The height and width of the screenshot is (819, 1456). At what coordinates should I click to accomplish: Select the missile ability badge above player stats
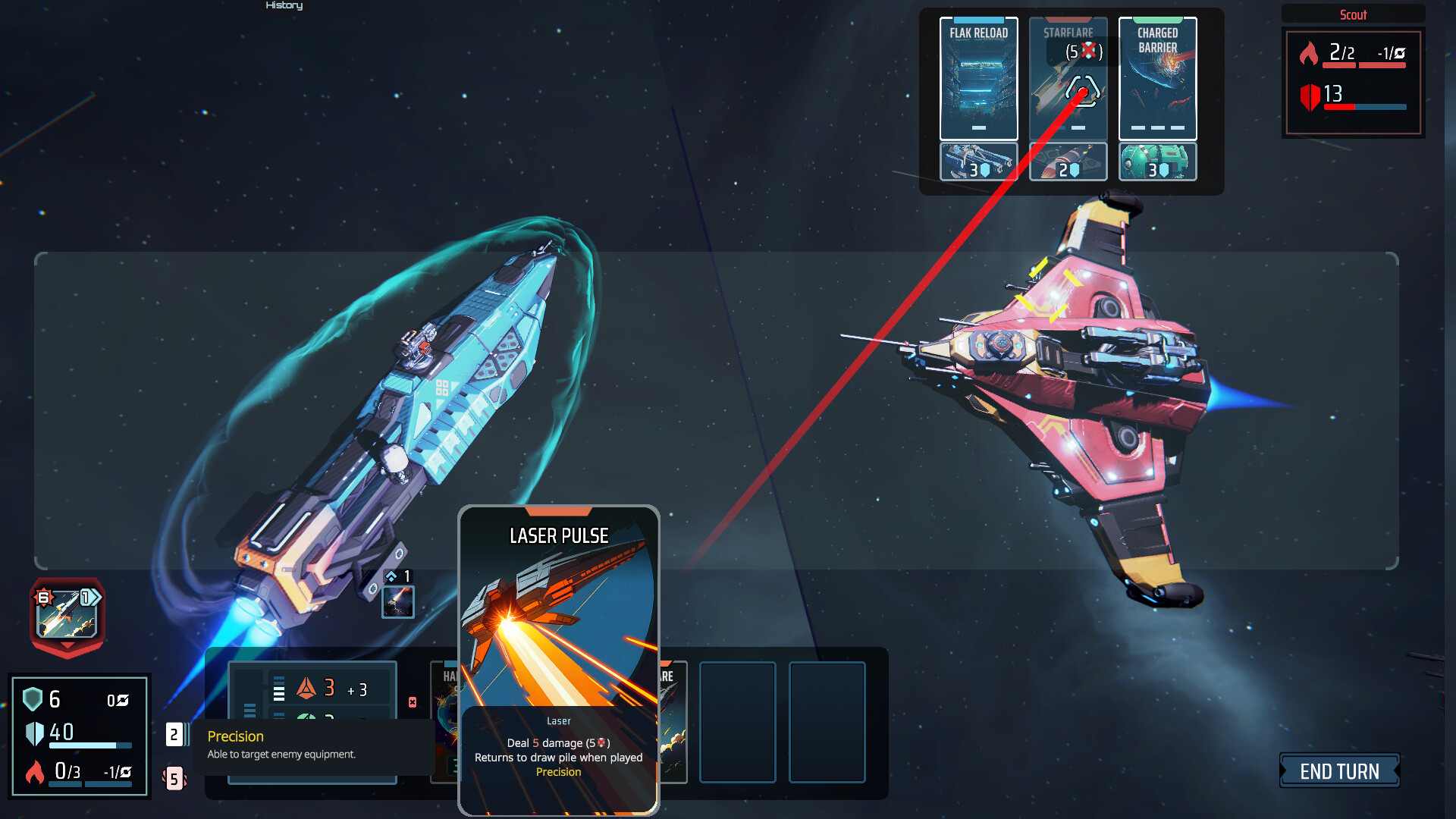[x=67, y=614]
